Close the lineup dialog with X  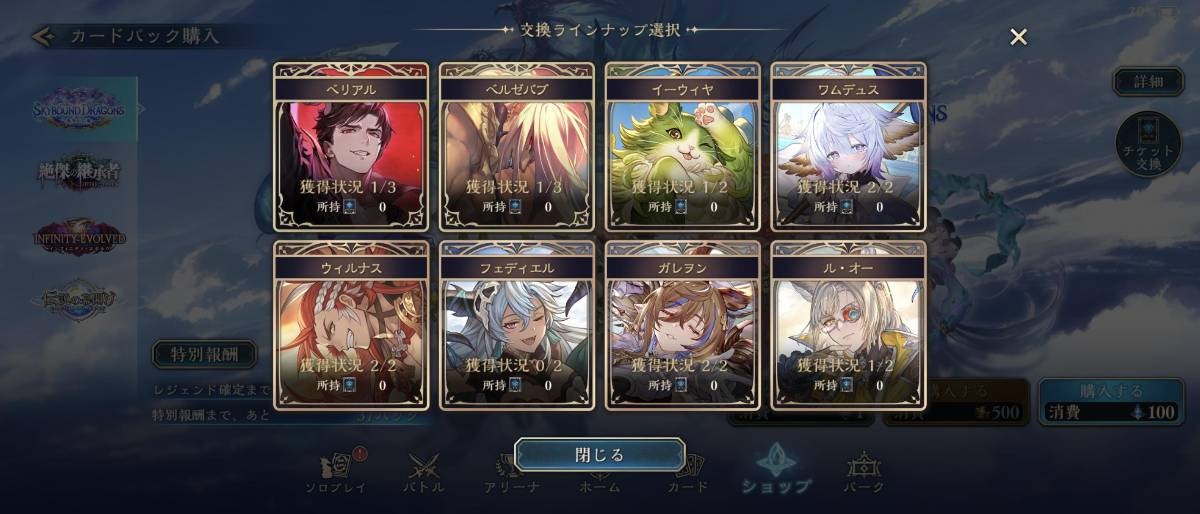pyautogui.click(x=1018, y=38)
